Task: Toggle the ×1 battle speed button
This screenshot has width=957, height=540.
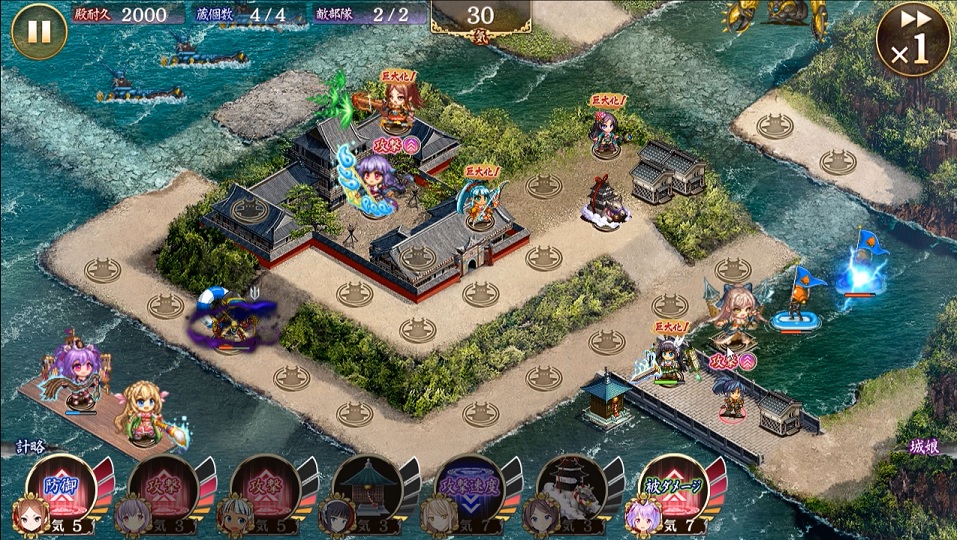Action: (x=912, y=39)
